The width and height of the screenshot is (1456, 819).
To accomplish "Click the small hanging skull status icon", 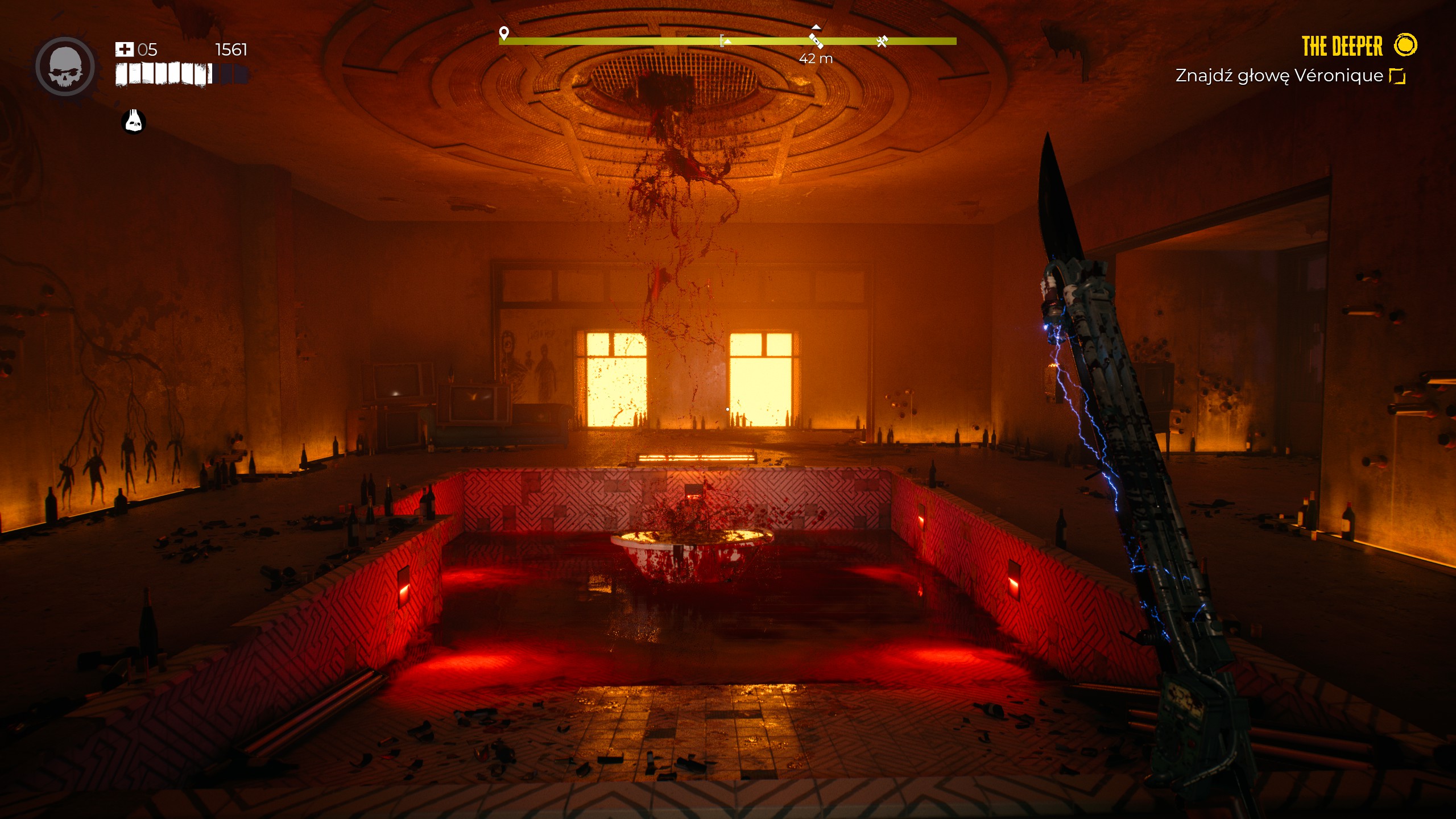I will (x=134, y=121).
